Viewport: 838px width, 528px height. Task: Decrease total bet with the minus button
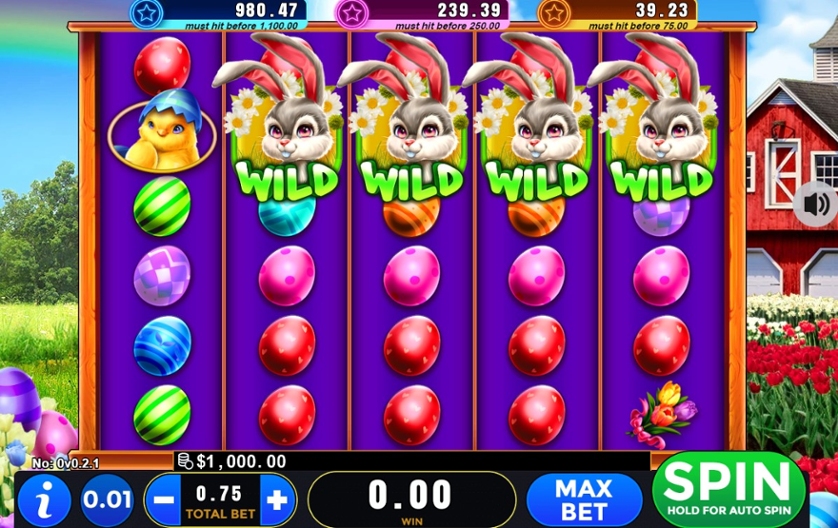coord(163,497)
